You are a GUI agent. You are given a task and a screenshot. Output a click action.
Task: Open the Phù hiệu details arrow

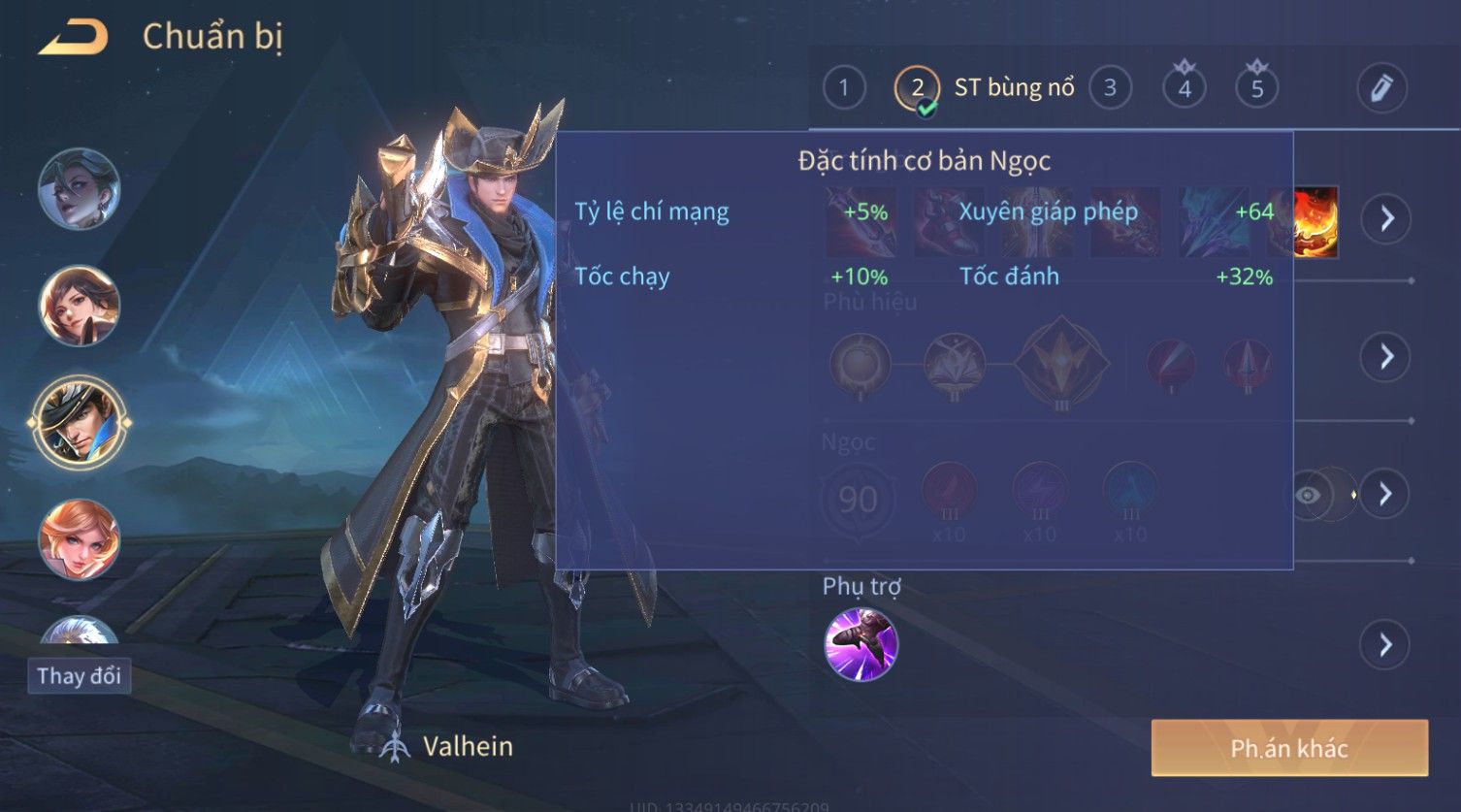pos(1386,357)
